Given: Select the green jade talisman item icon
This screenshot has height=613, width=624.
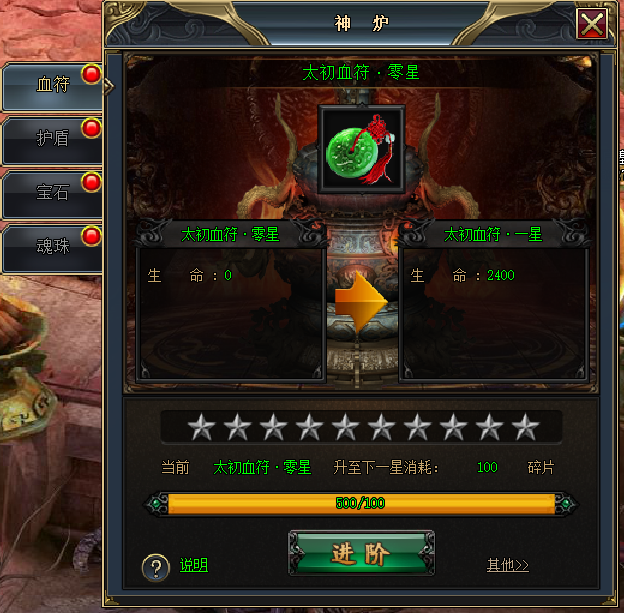Looking at the screenshot, I should click(x=361, y=150).
